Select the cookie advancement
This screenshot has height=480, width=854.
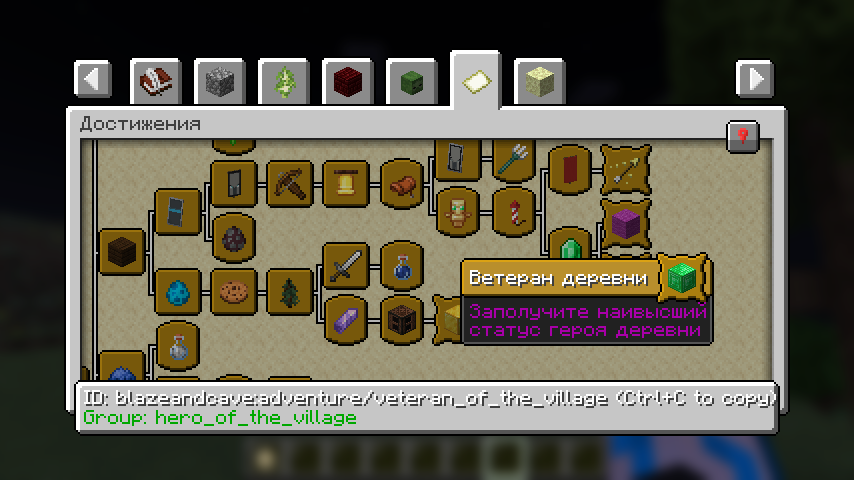point(233,291)
